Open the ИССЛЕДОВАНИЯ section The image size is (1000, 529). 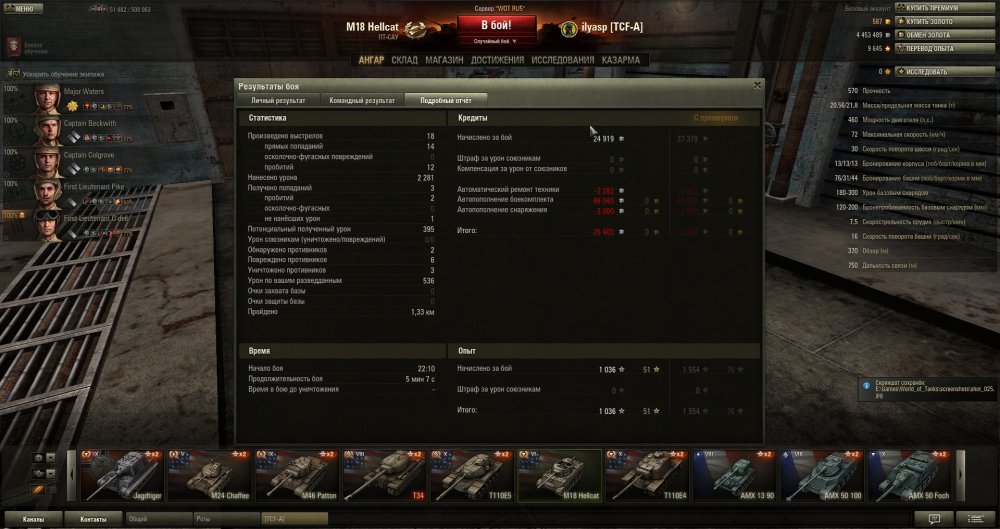click(x=563, y=60)
